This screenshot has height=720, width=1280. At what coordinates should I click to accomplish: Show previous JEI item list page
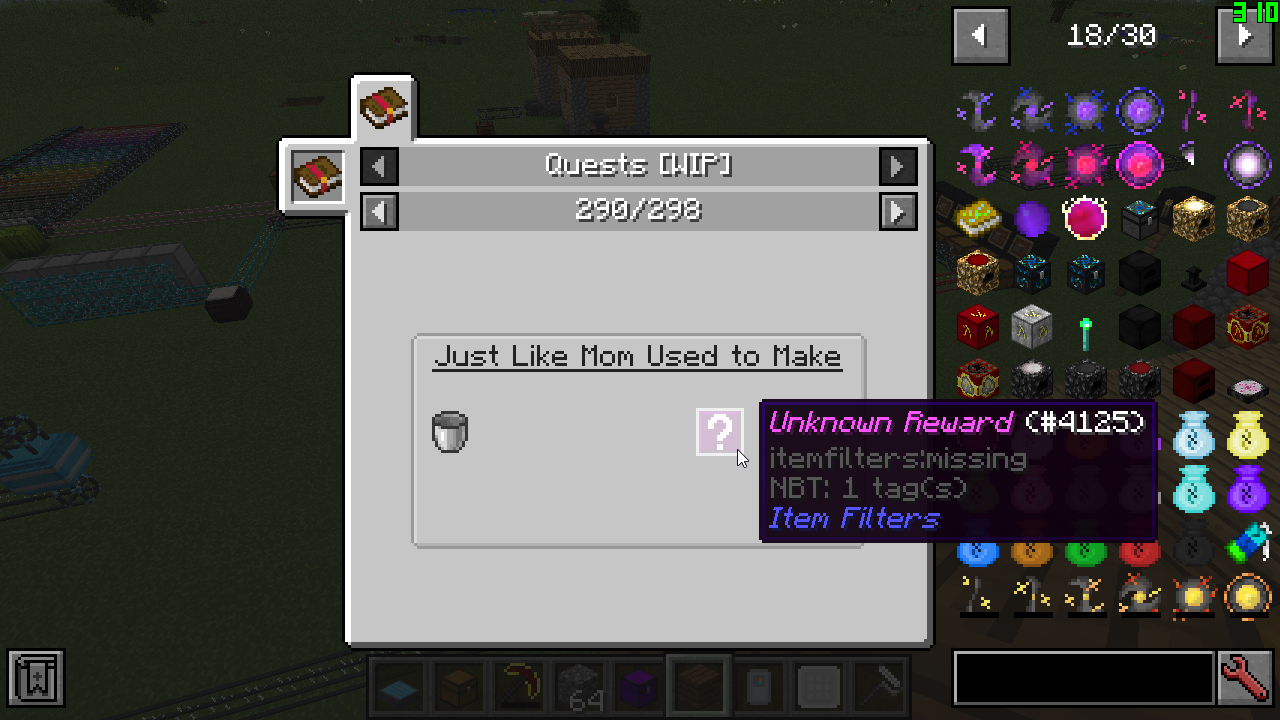click(x=980, y=36)
